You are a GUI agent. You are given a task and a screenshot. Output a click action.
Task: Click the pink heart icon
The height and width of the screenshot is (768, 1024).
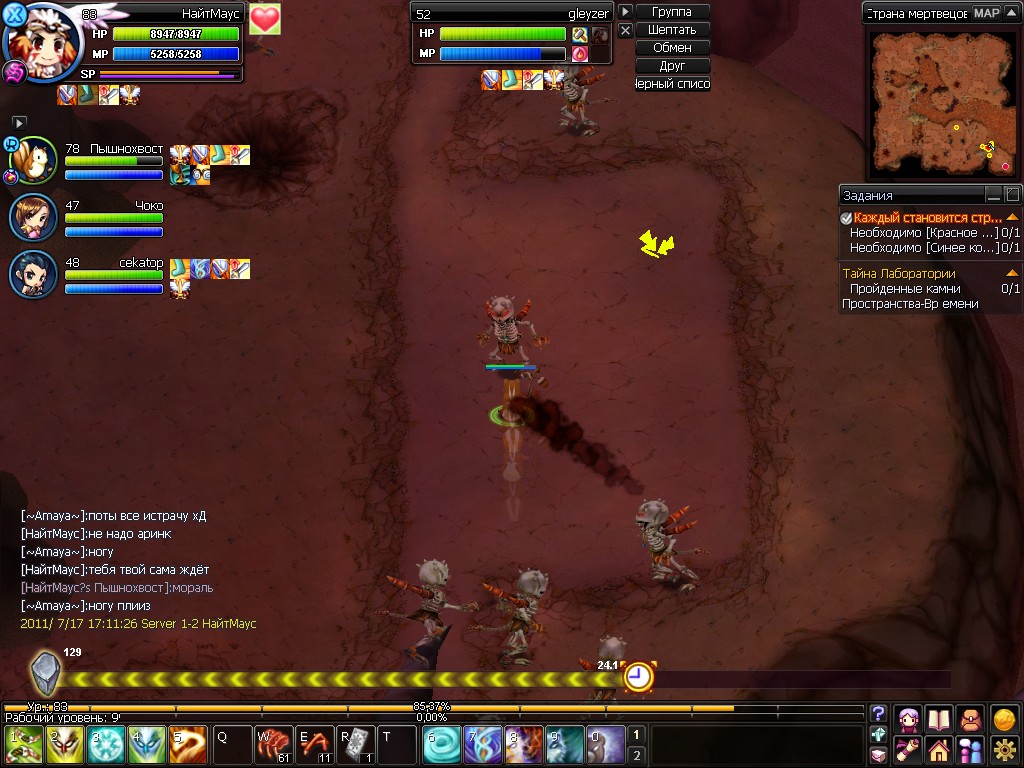coord(264,19)
